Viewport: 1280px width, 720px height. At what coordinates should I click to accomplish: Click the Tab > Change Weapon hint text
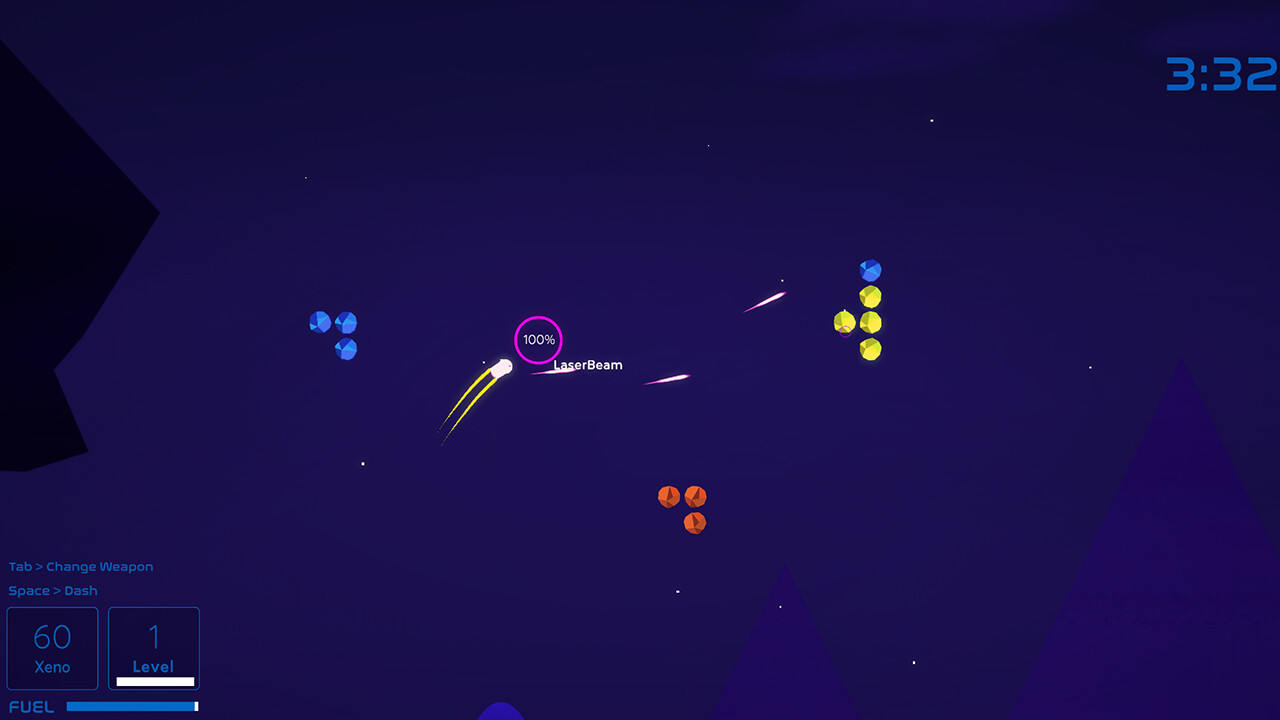pos(80,566)
